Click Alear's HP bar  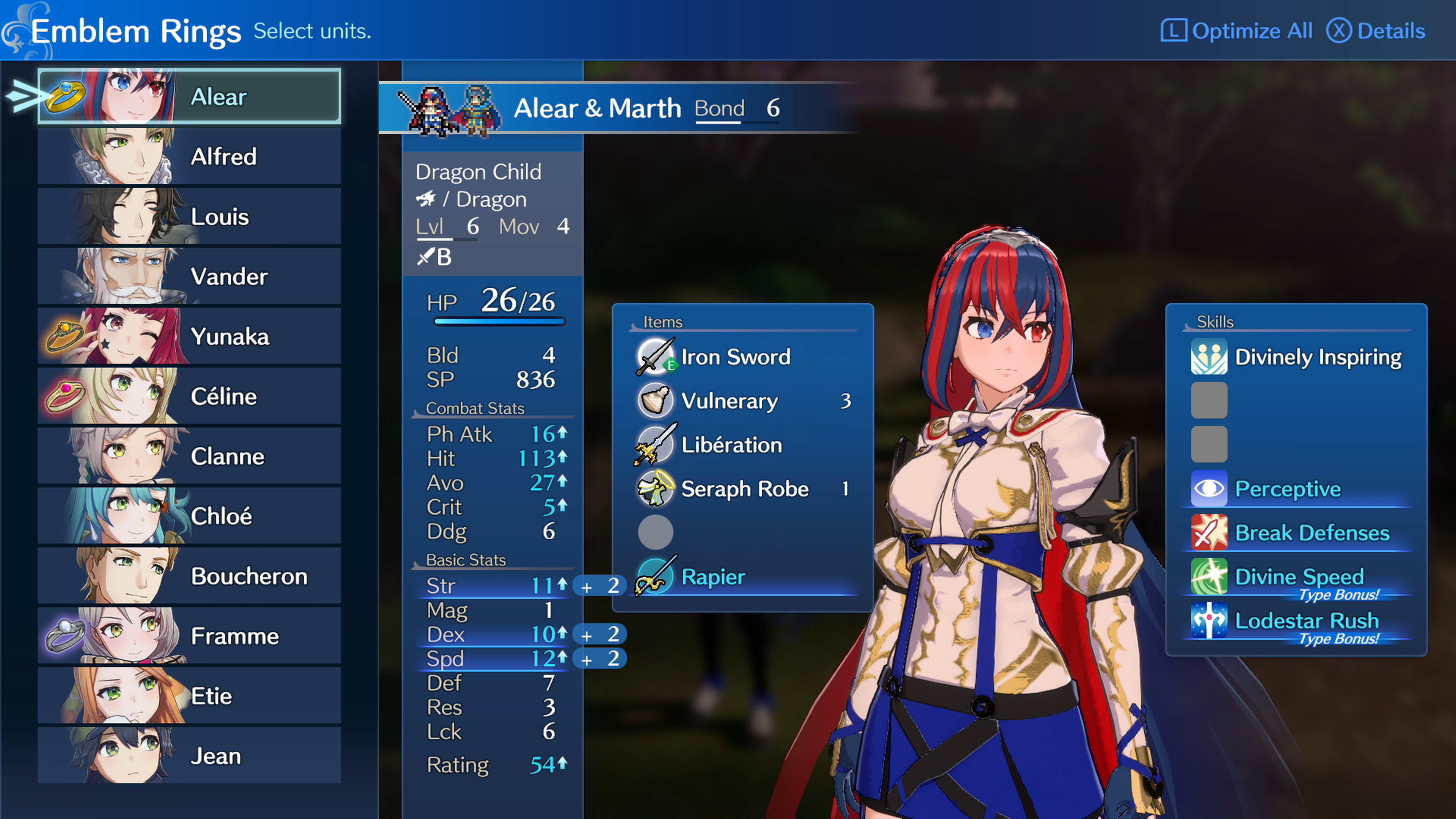[499, 321]
